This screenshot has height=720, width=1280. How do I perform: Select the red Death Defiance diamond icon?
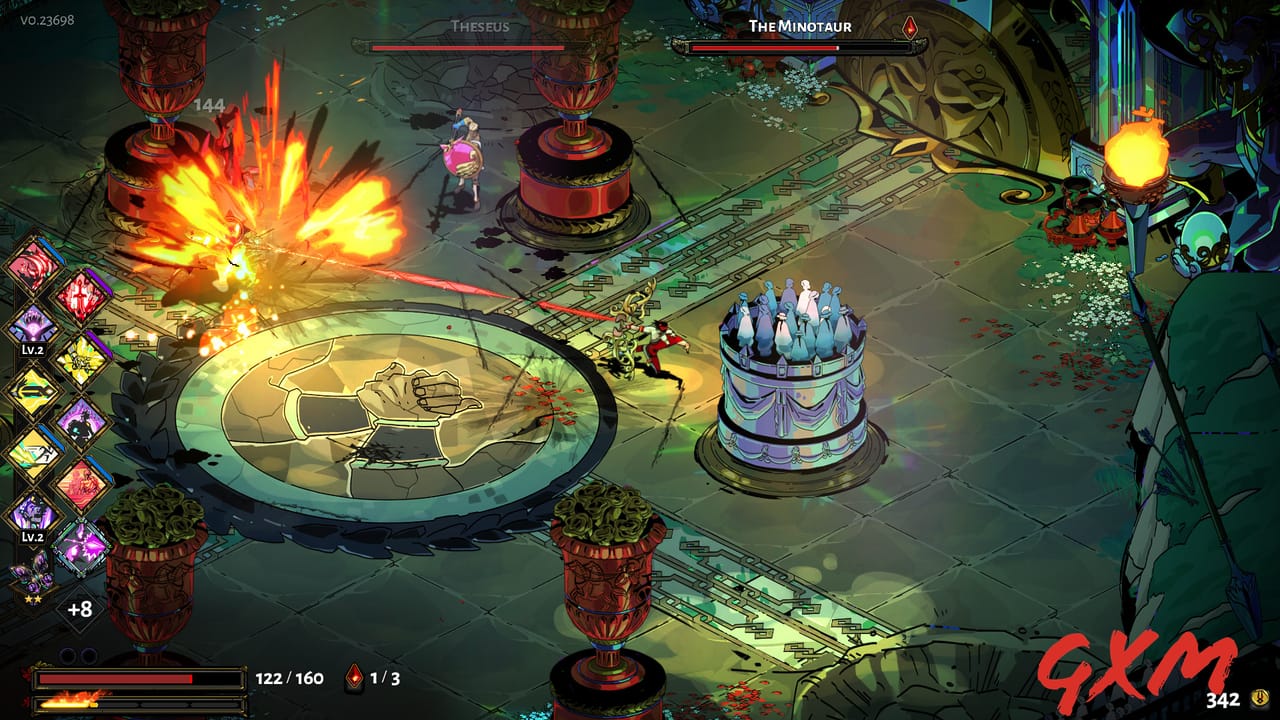pyautogui.click(x=355, y=678)
